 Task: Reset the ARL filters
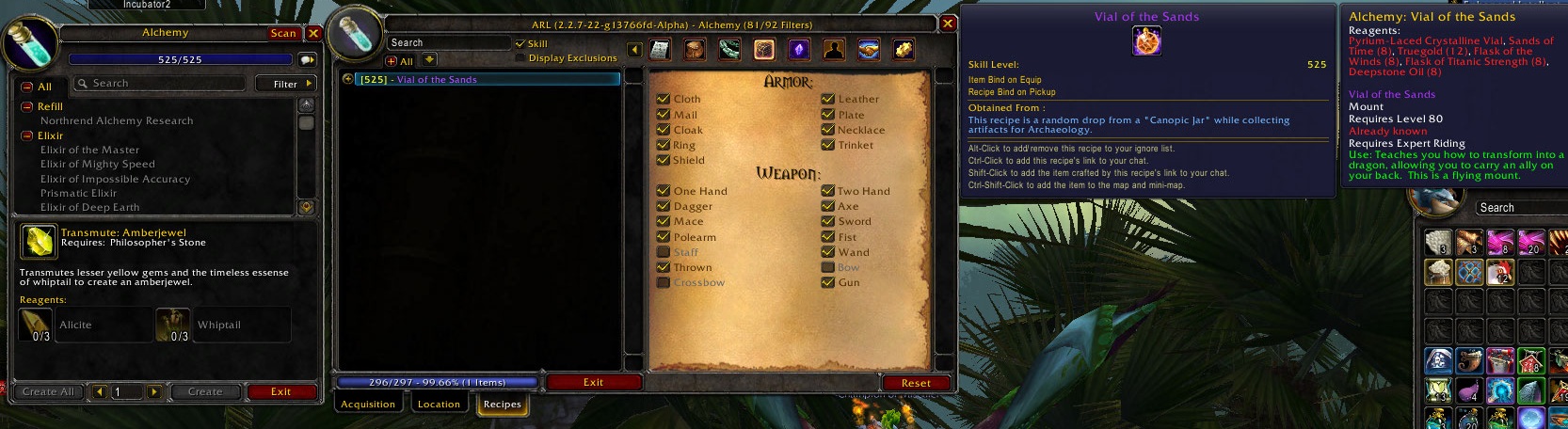click(916, 383)
